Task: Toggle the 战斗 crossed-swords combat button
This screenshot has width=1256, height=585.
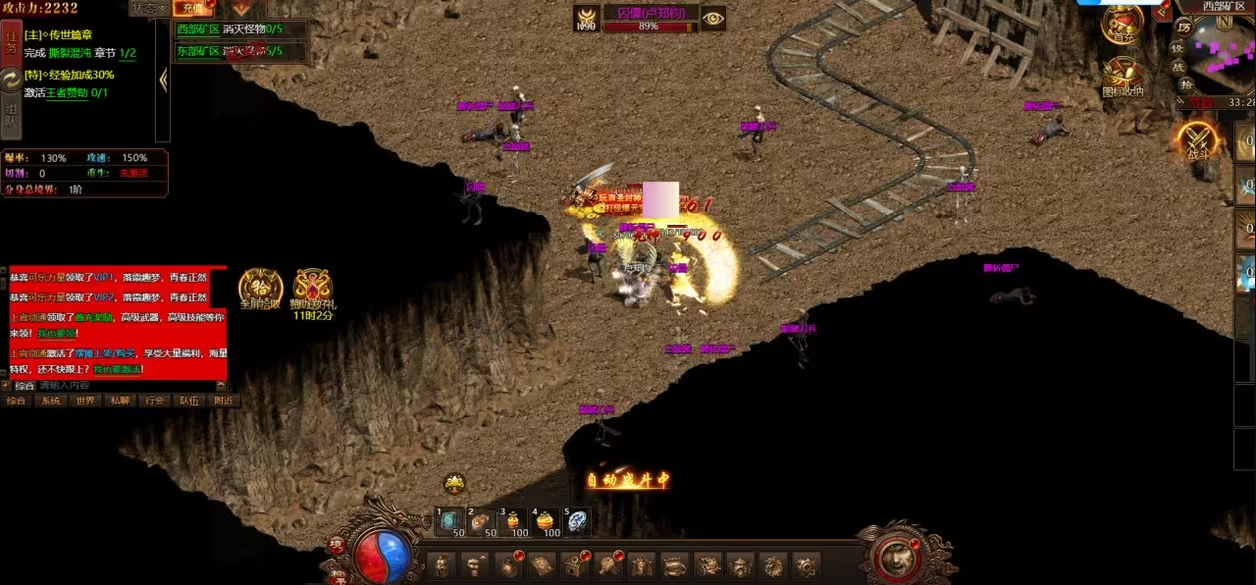Action: pos(1198,140)
